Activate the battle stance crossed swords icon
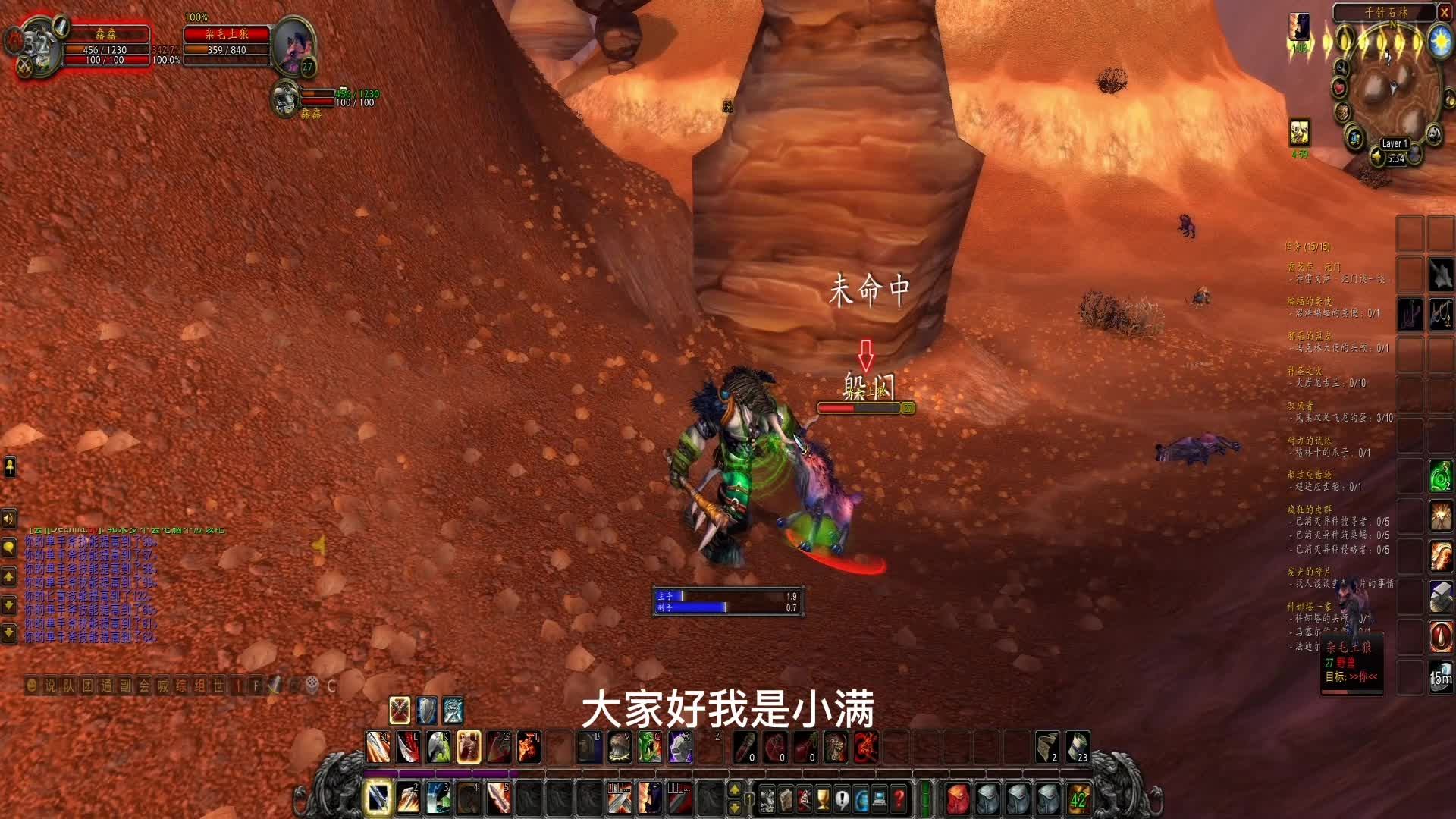1456x819 pixels. point(400,711)
